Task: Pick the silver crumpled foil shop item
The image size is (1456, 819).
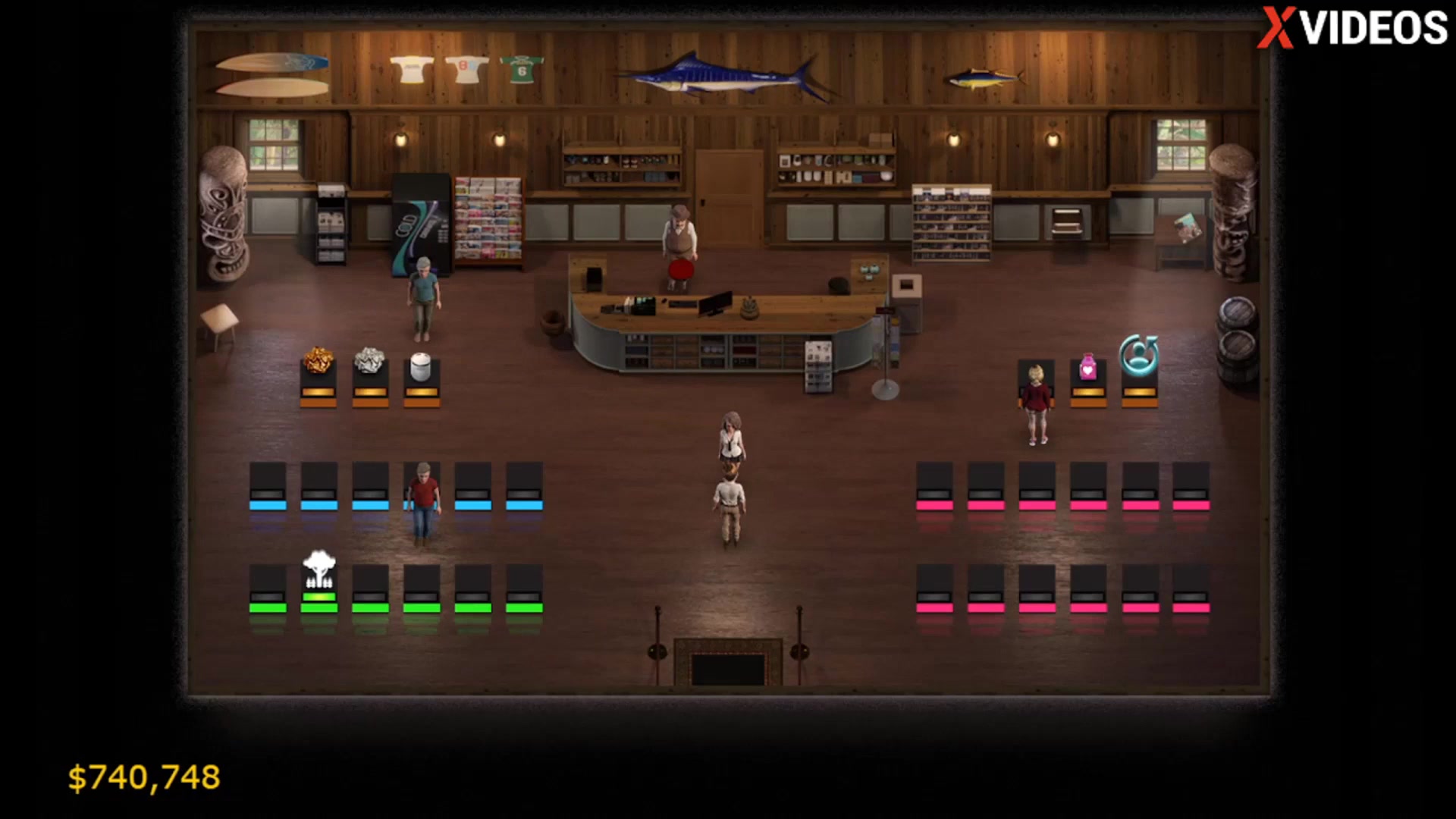Action: pyautogui.click(x=370, y=361)
